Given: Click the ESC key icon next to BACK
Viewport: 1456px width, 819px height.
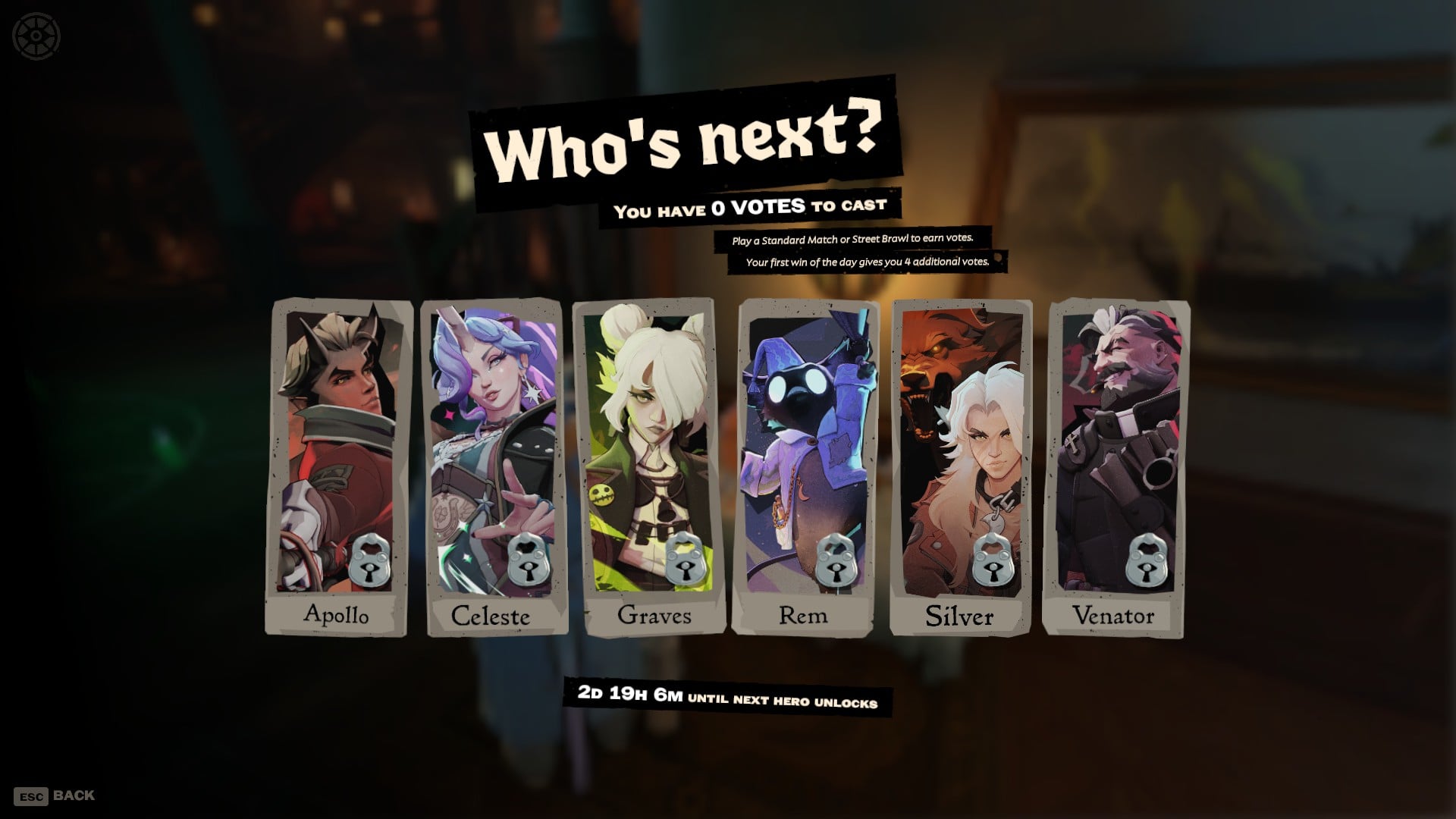Looking at the screenshot, I should pyautogui.click(x=31, y=796).
